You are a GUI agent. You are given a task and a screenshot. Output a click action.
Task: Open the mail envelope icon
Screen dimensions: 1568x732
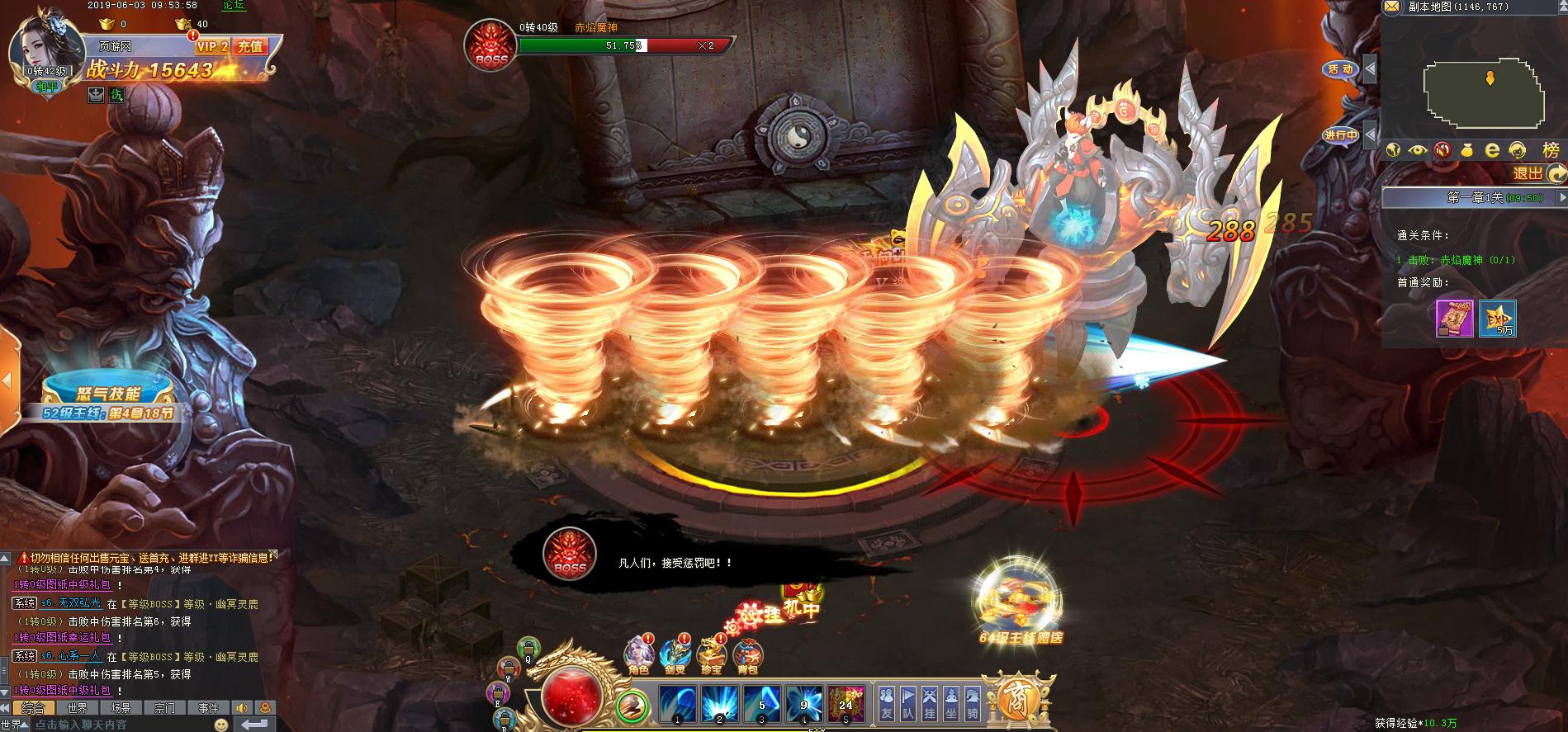[1392, 7]
